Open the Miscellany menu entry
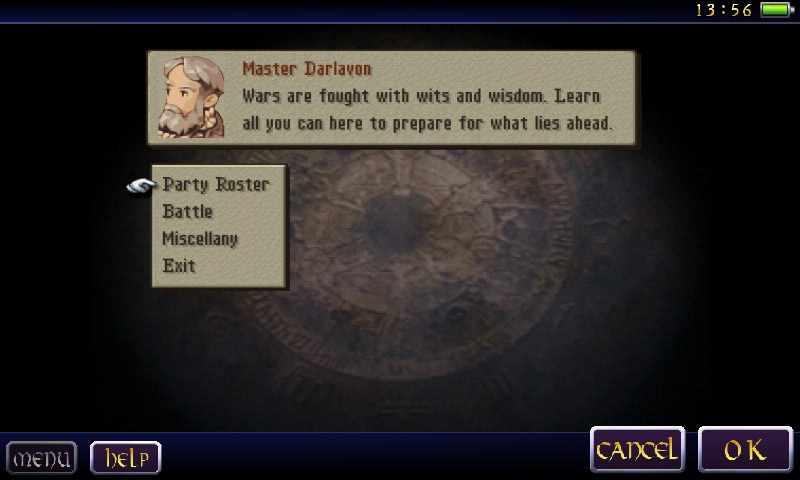The height and width of the screenshot is (480, 800). (201, 239)
